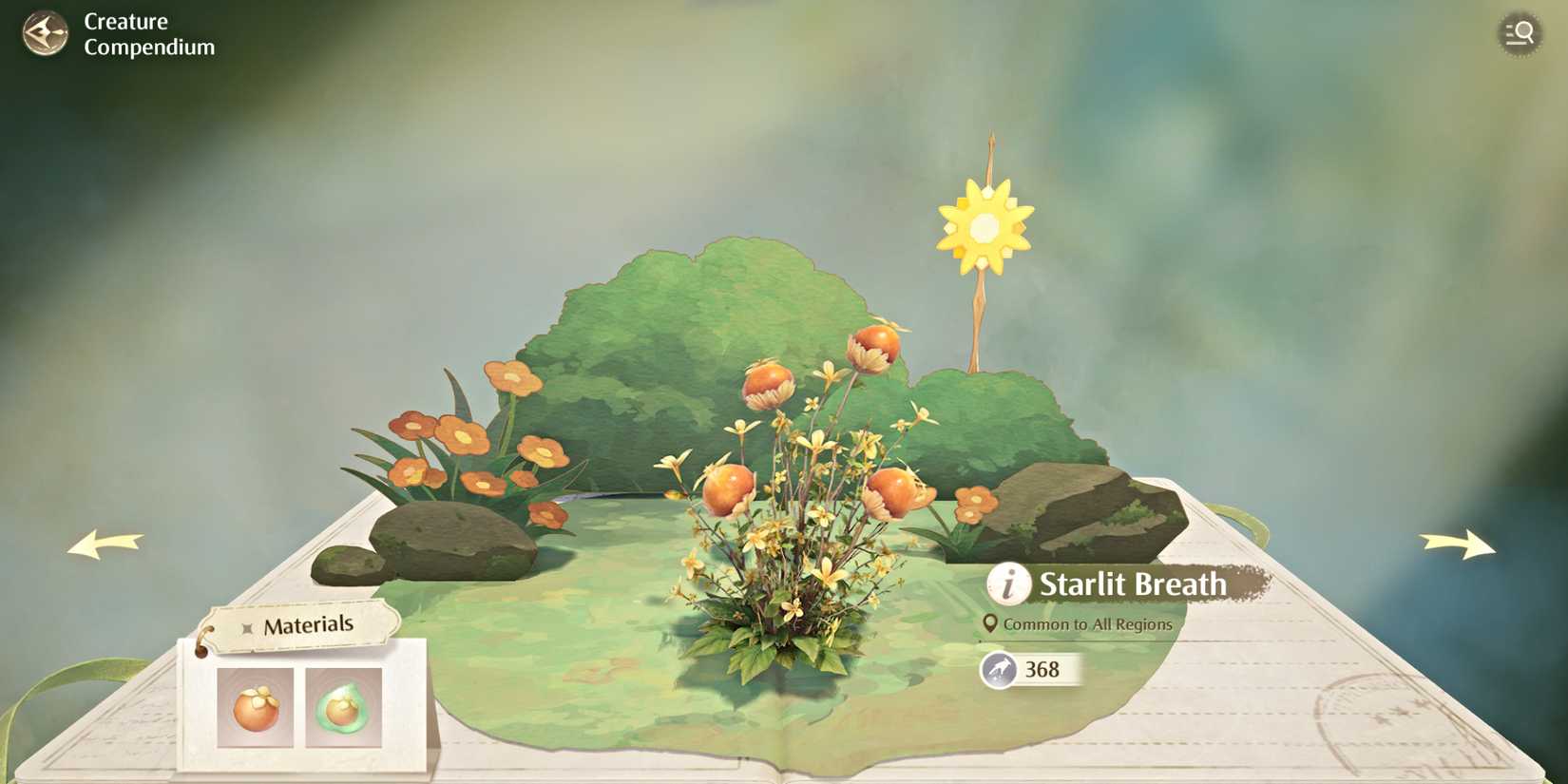Select the green orb material thumbnail
The image size is (1568, 784).
tap(342, 708)
